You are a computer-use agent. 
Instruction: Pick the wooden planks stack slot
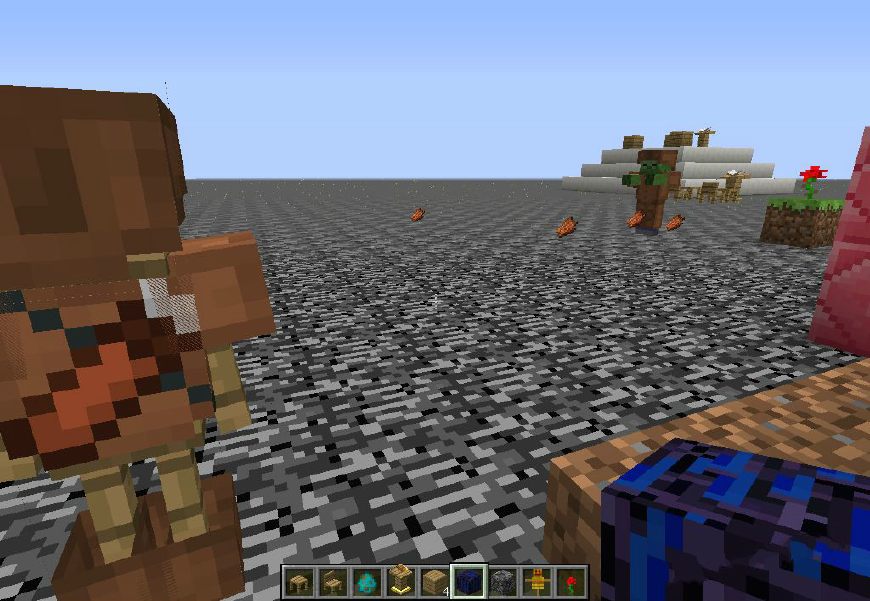click(434, 582)
